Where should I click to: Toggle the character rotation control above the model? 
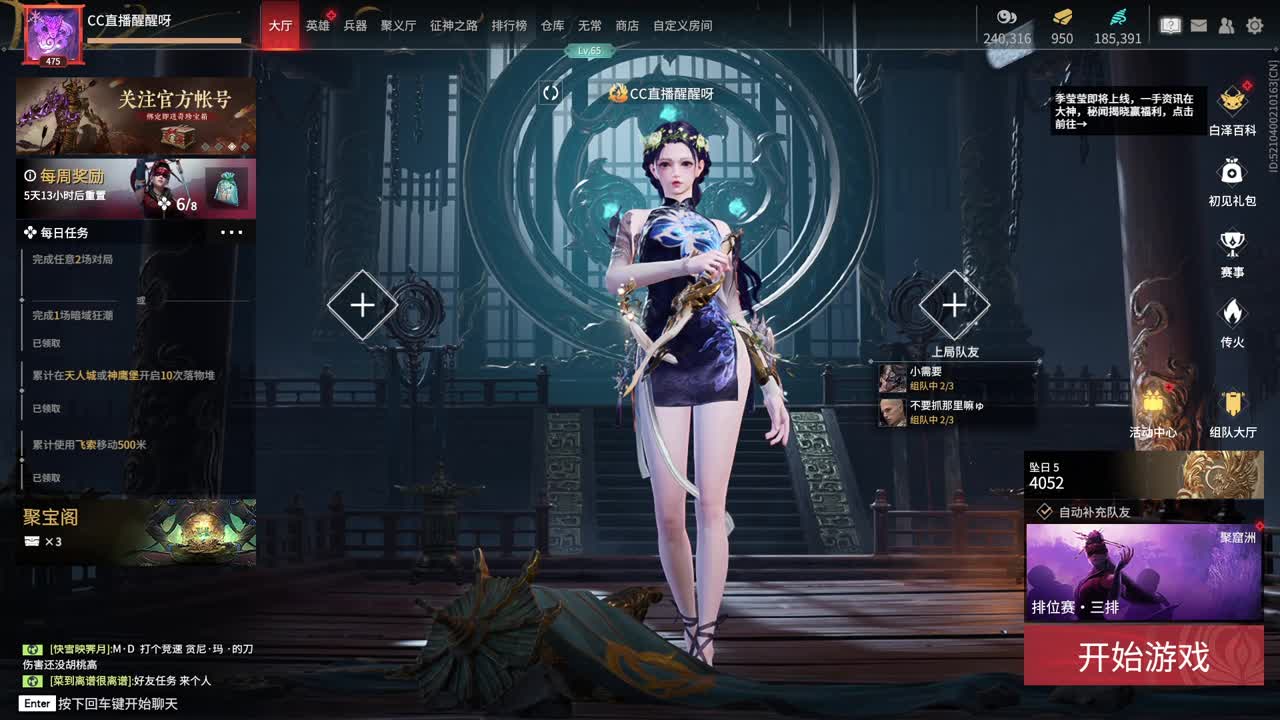coord(549,90)
